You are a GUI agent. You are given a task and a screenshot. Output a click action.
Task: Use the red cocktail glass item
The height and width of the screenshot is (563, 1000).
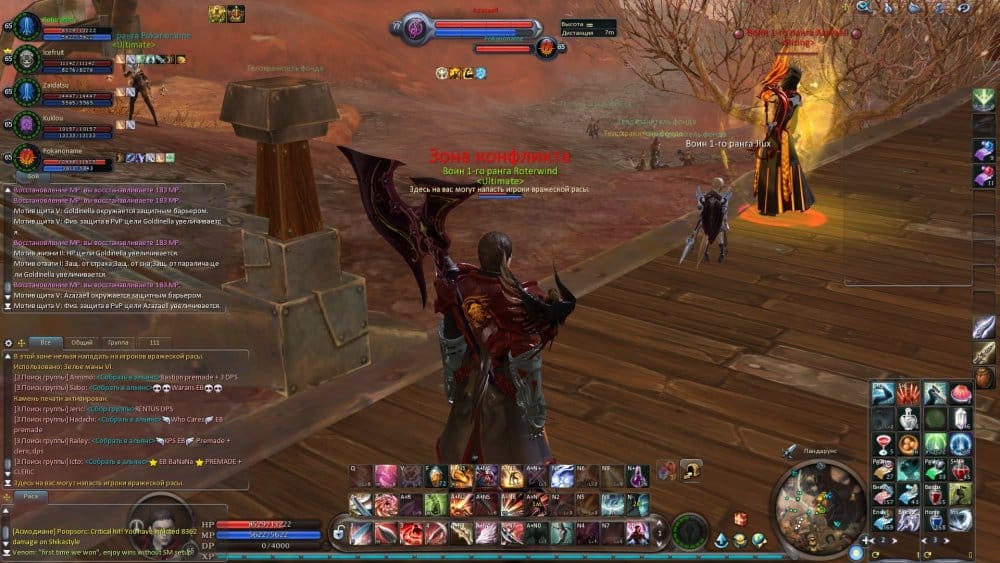tap(884, 443)
